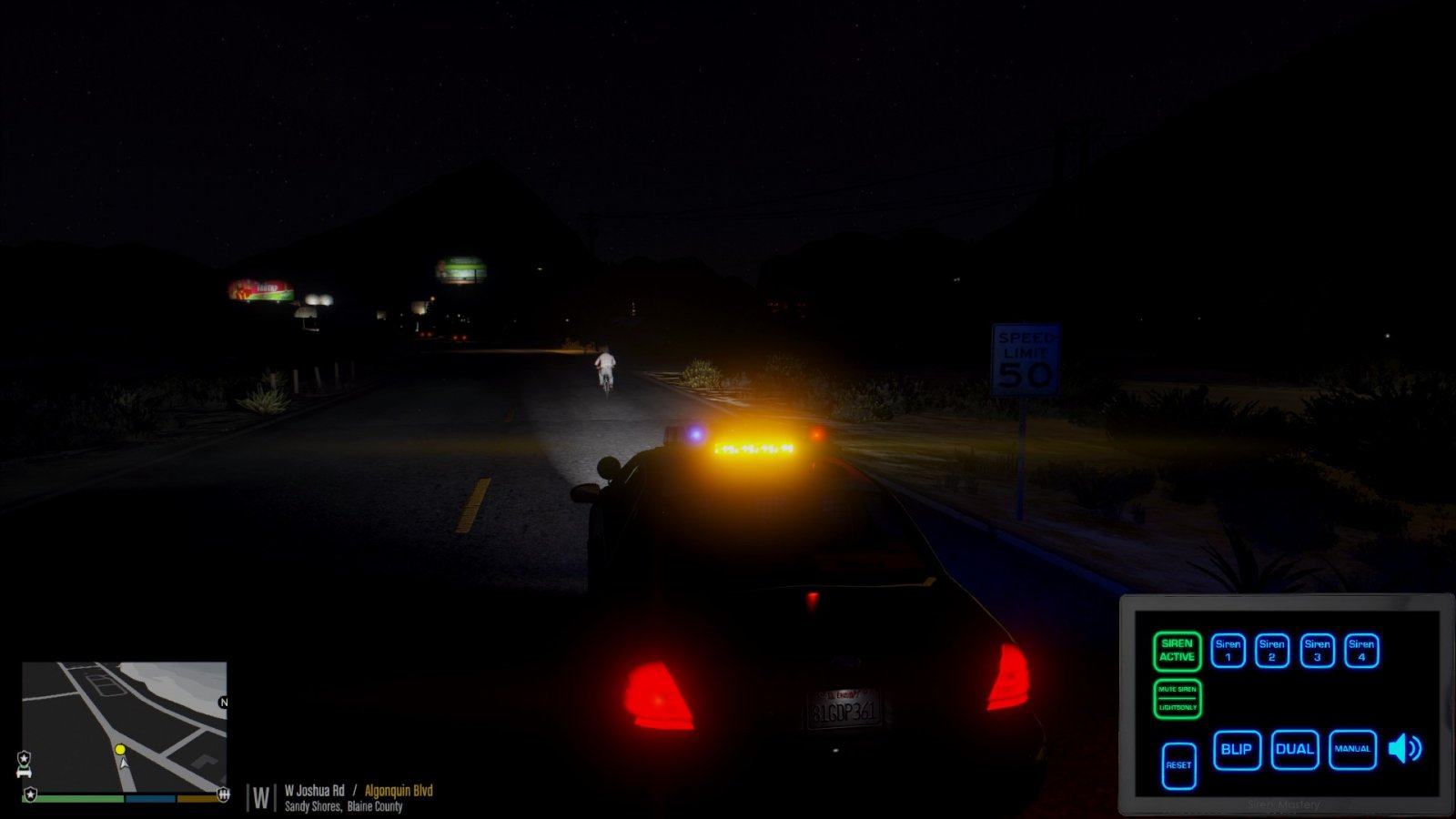The height and width of the screenshot is (819, 1456).
Task: Switch on MANUAL siren mode
Action: (x=1353, y=749)
